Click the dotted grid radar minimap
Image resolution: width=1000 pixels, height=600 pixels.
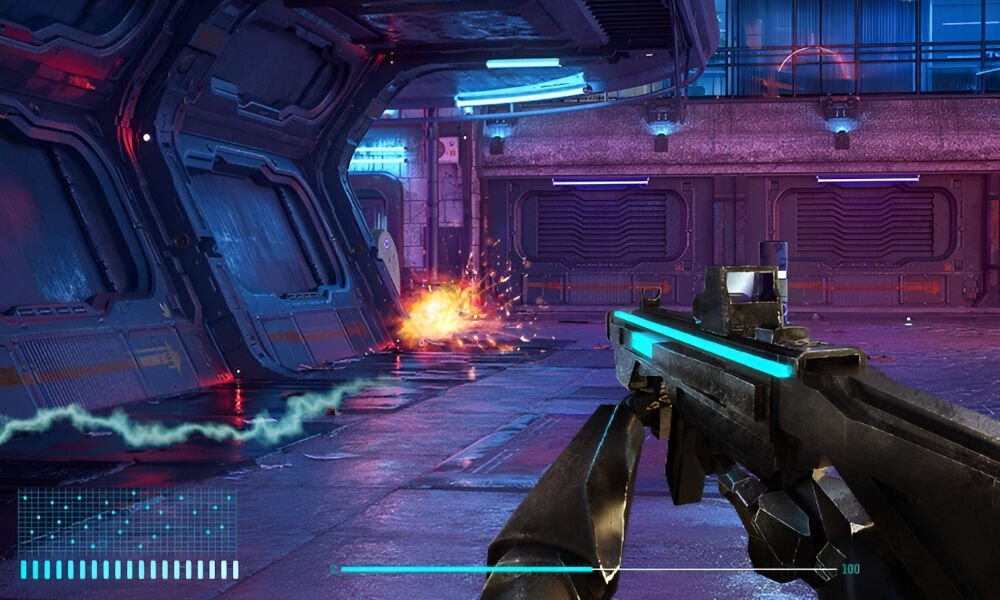click(x=127, y=522)
